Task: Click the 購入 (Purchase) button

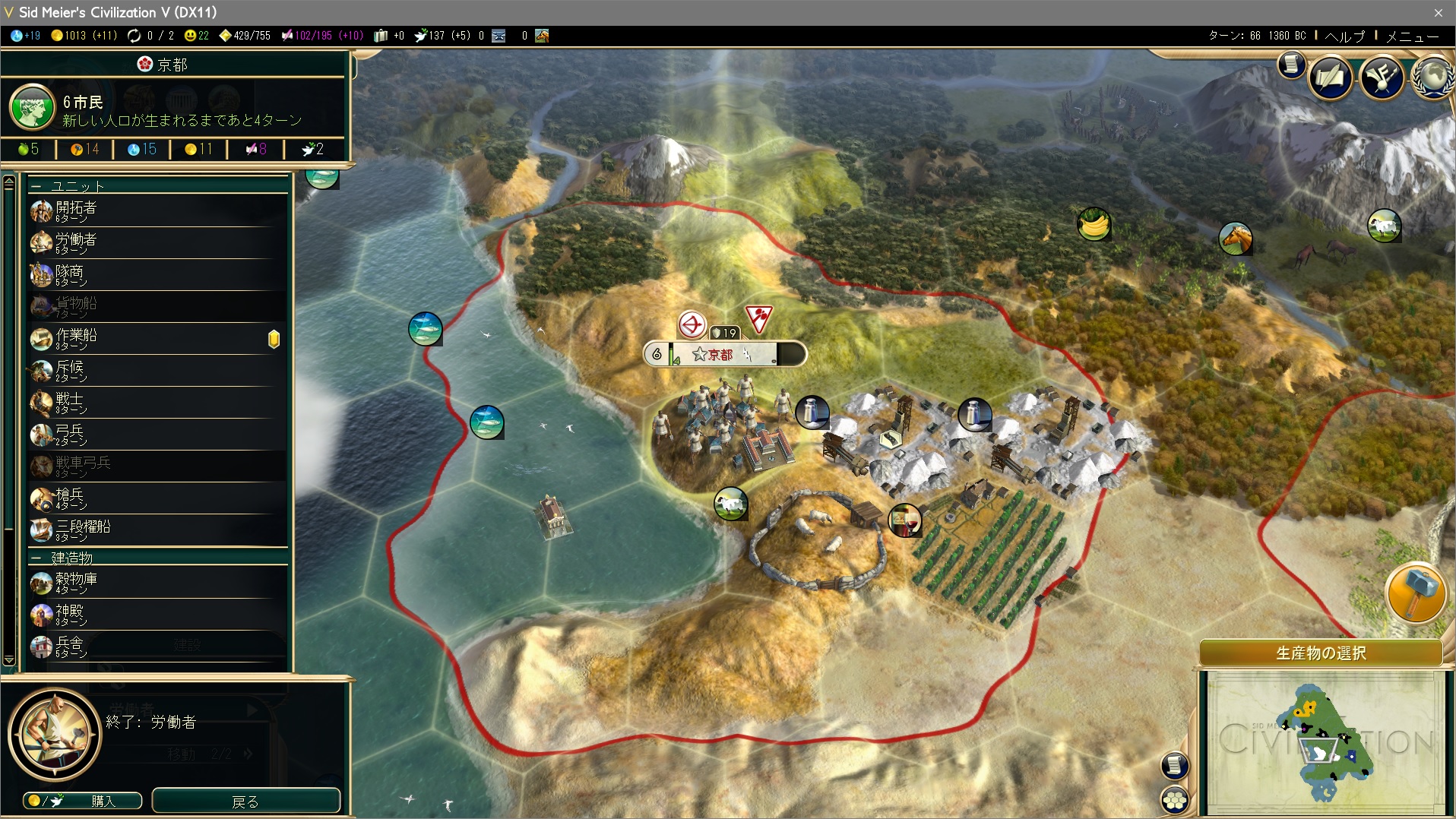Action: (83, 801)
